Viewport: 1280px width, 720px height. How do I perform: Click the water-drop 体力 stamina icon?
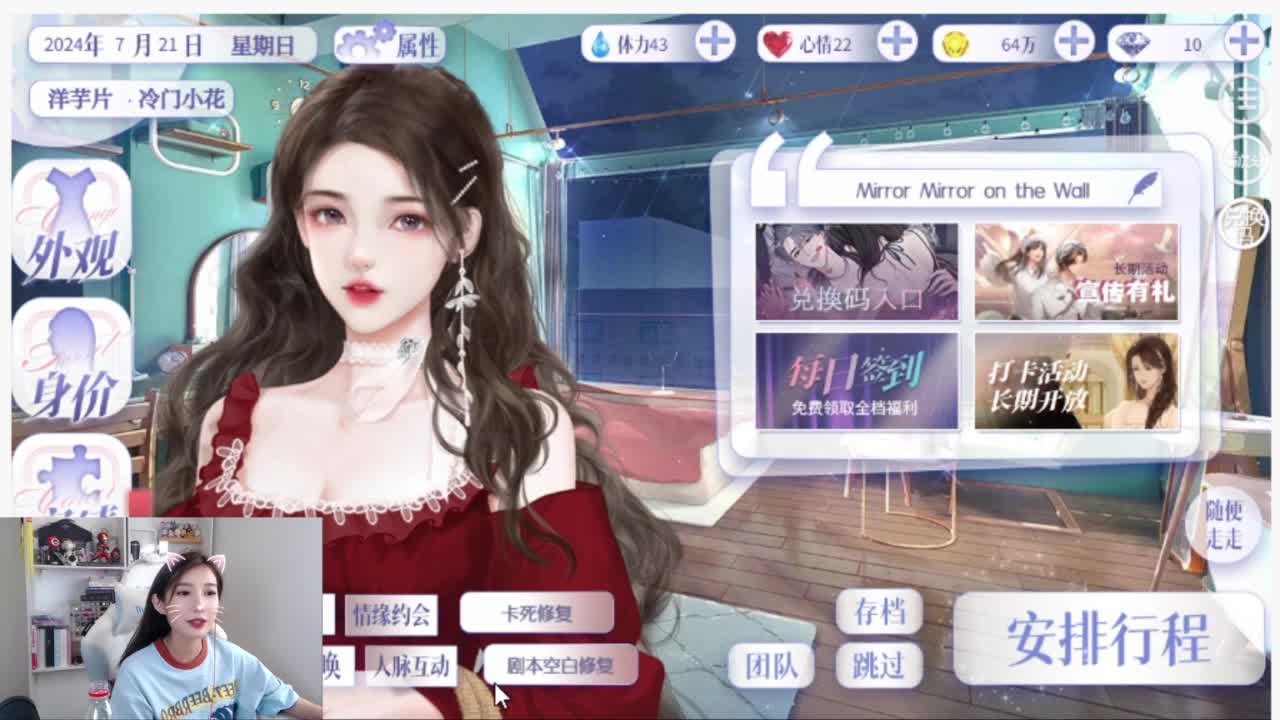tap(601, 42)
